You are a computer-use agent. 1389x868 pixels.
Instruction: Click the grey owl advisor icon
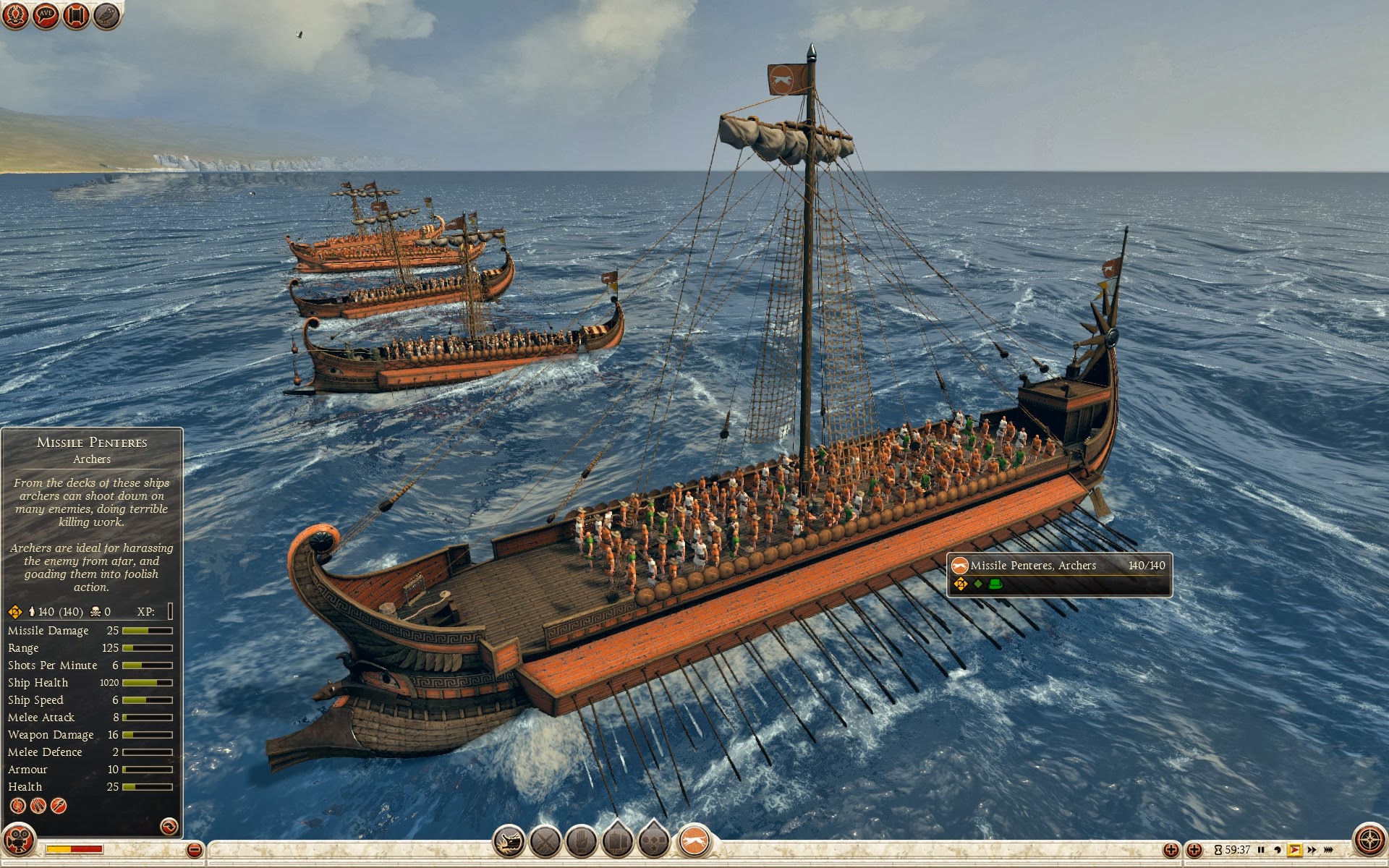tap(106, 15)
